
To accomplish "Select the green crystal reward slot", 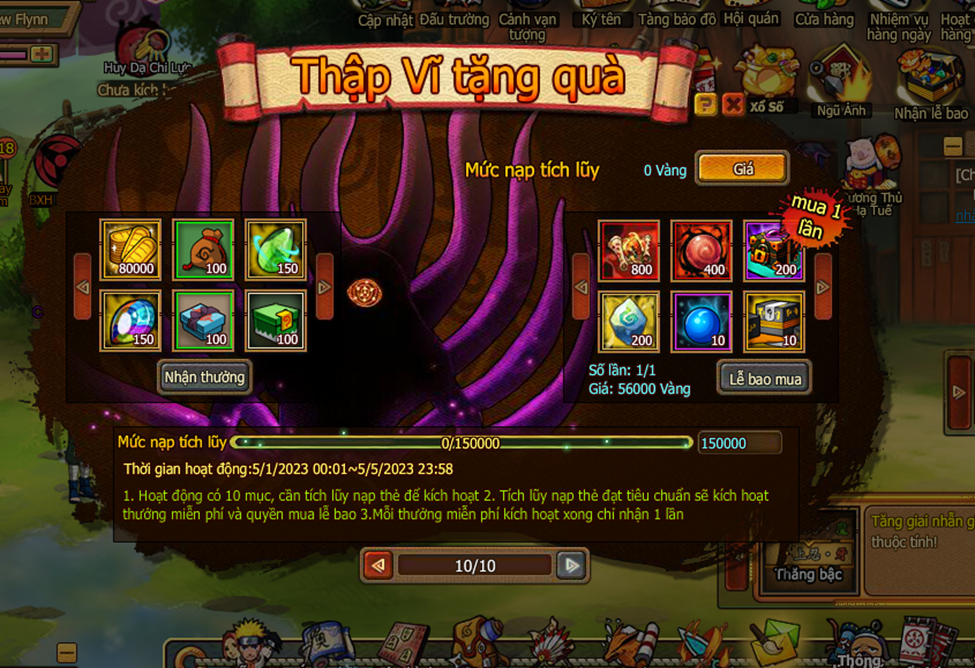I will point(276,250).
